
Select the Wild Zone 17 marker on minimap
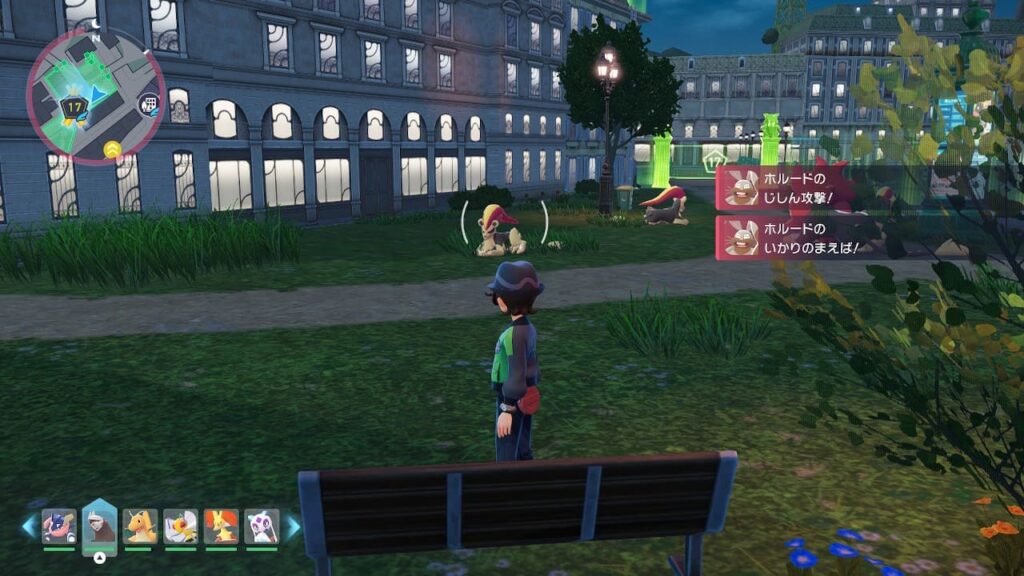click(73, 106)
